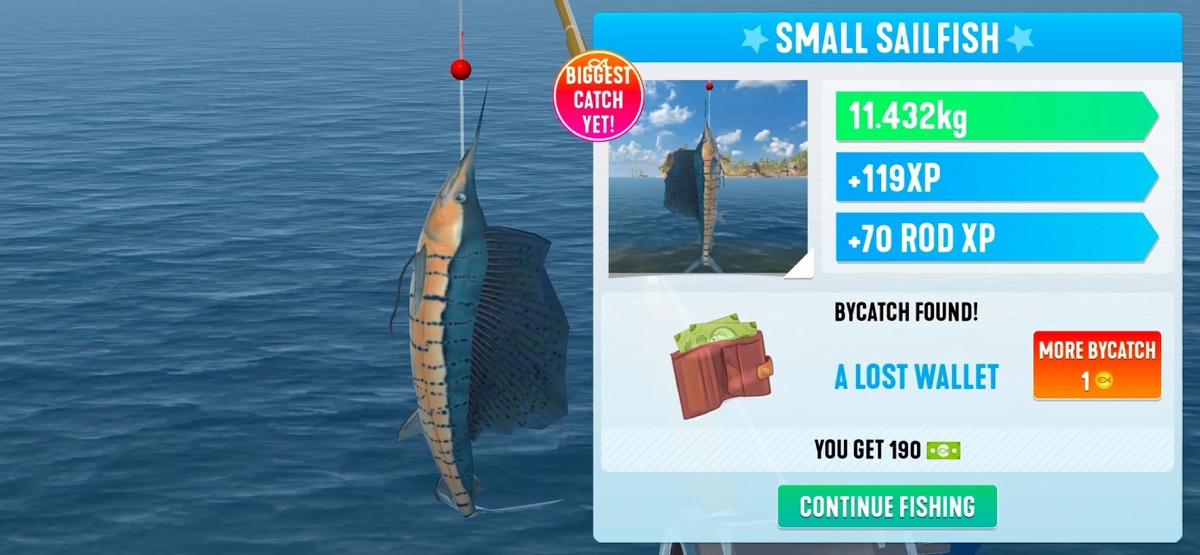This screenshot has width=1200, height=555.
Task: Buy More Bycatch for 1 coin
Action: 1096,365
